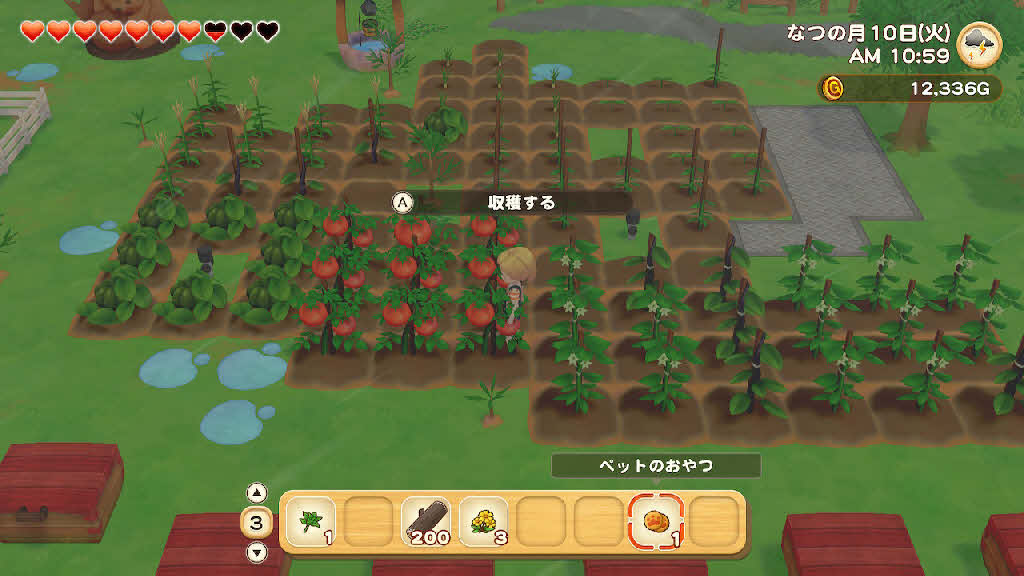Click the hotbar page up arrow
The image size is (1024, 576).
(x=257, y=493)
